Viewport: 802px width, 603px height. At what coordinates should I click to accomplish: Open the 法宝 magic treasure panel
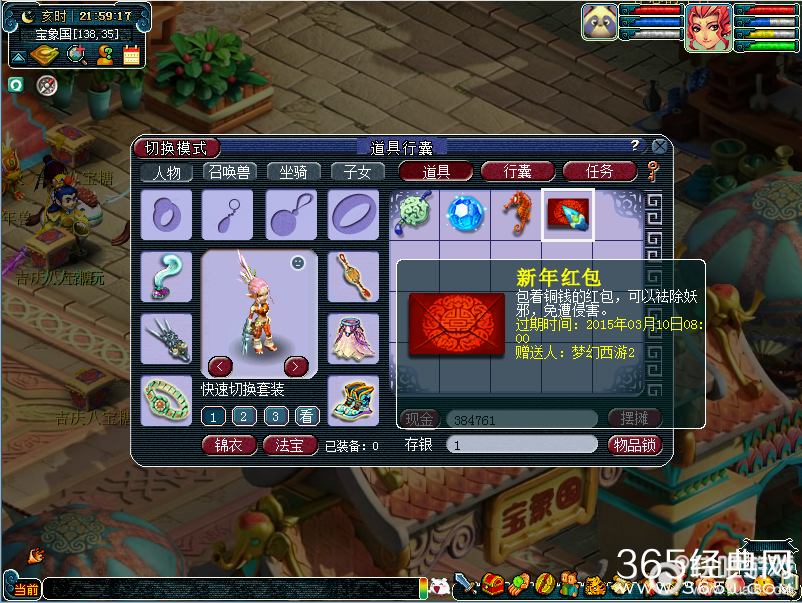290,445
